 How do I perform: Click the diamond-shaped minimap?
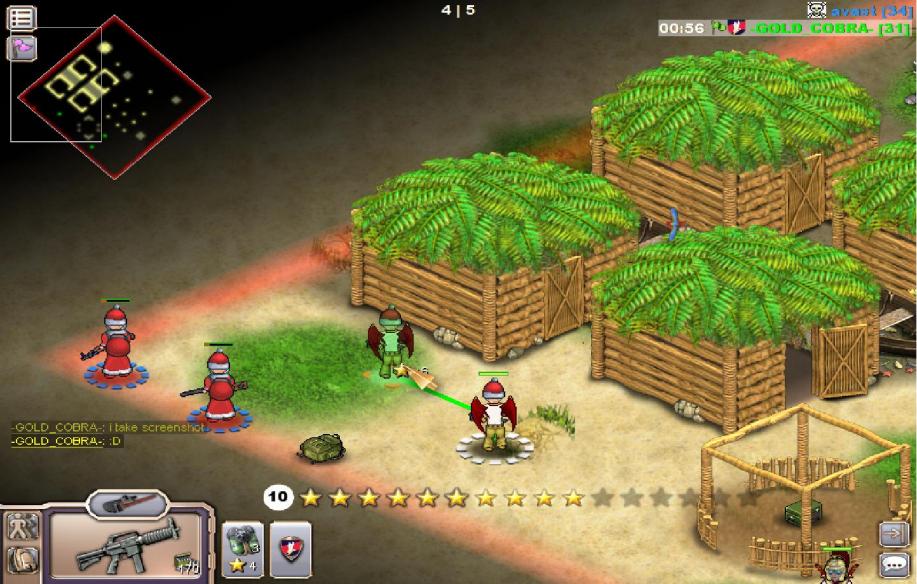112,93
